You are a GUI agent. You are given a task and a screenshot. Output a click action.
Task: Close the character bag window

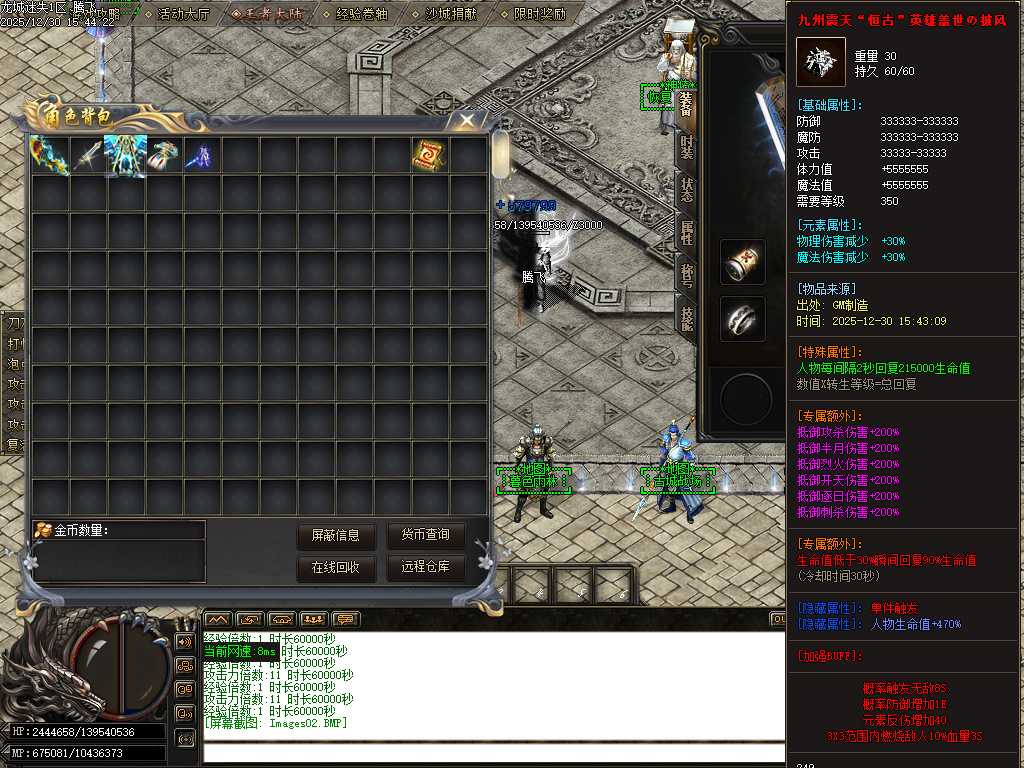[467, 120]
